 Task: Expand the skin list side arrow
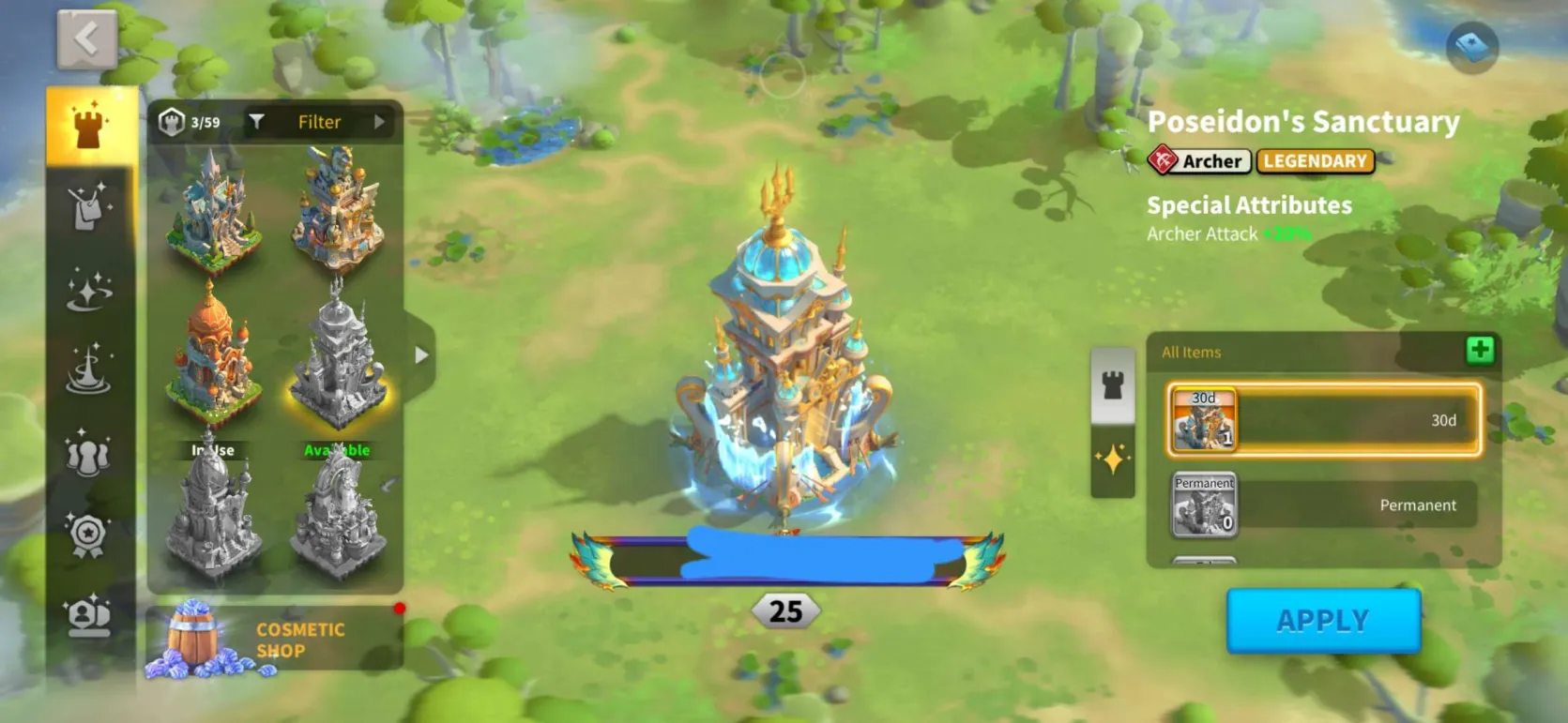point(421,355)
